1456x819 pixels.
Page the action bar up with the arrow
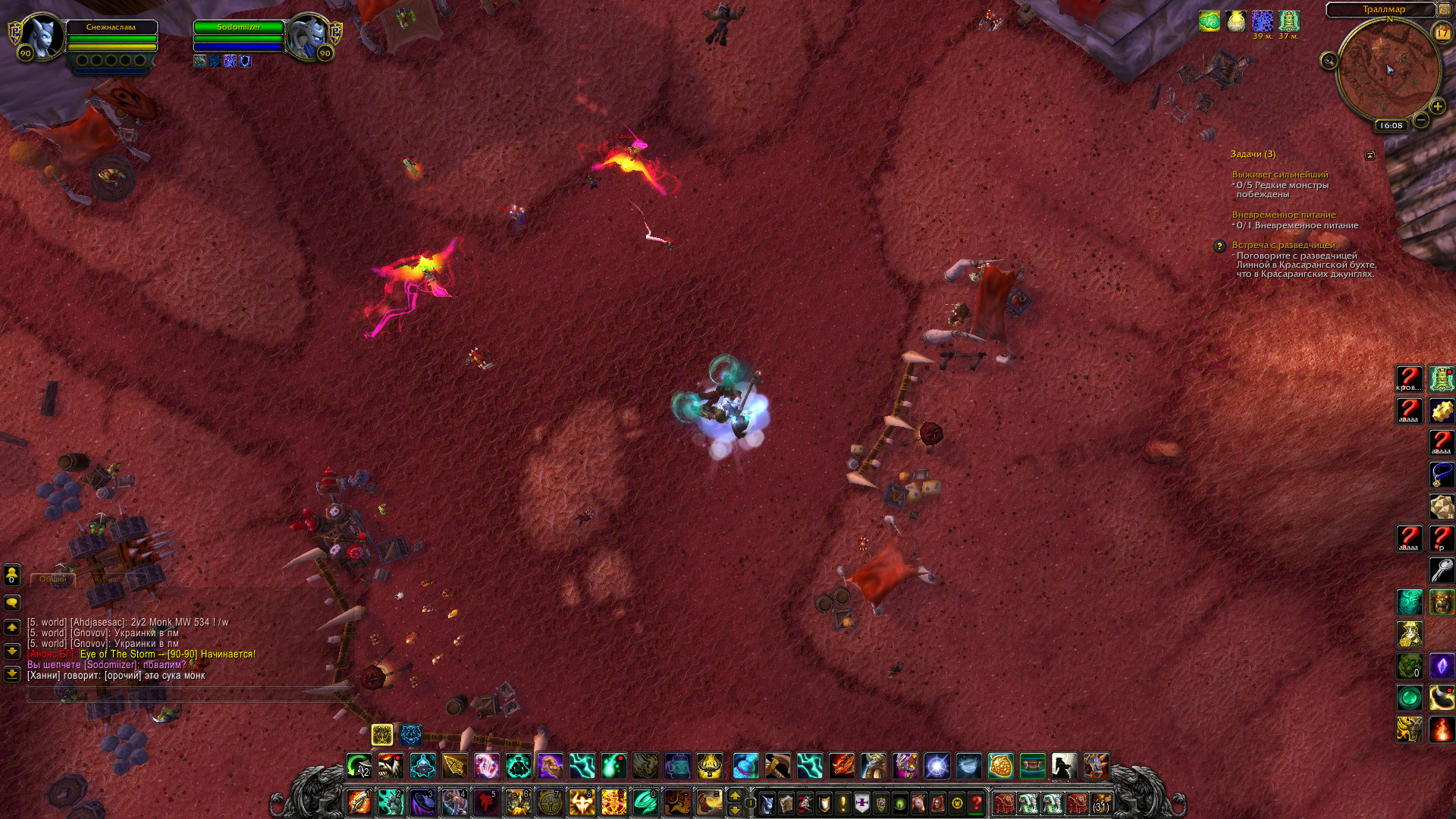[734, 795]
